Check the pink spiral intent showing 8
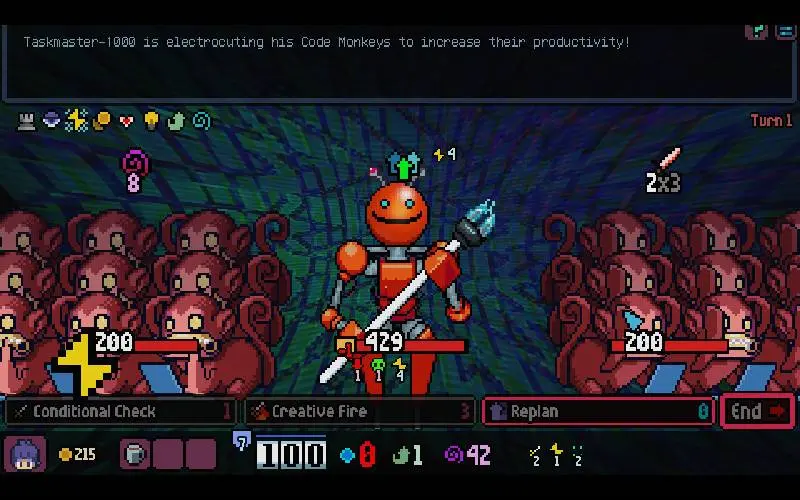This screenshot has height=500, width=800. (x=133, y=168)
